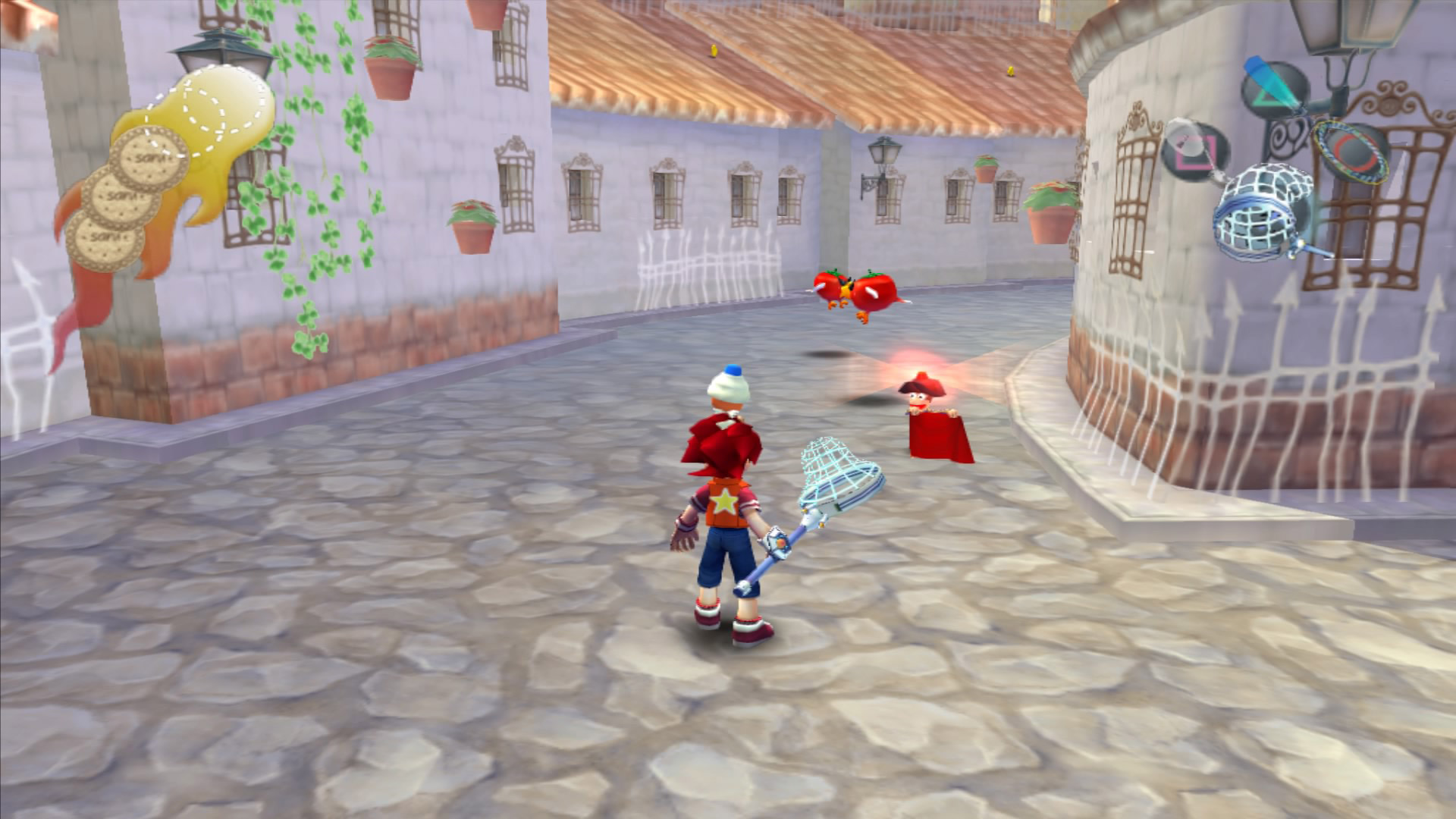Click the green Triangle button symbol
The width and height of the screenshot is (1456, 819).
click(x=1263, y=99)
